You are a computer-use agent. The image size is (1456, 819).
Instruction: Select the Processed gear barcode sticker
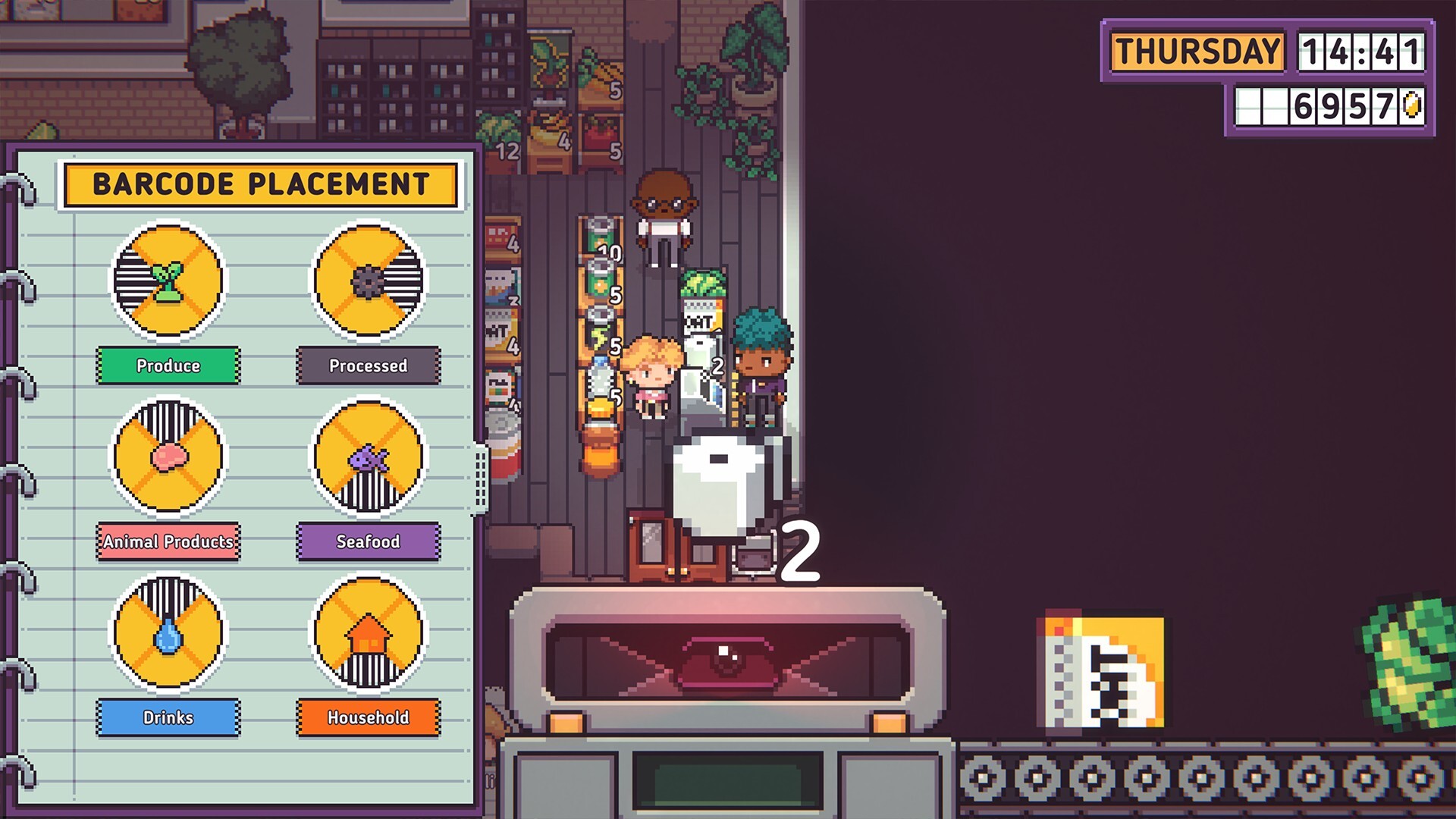click(x=369, y=282)
